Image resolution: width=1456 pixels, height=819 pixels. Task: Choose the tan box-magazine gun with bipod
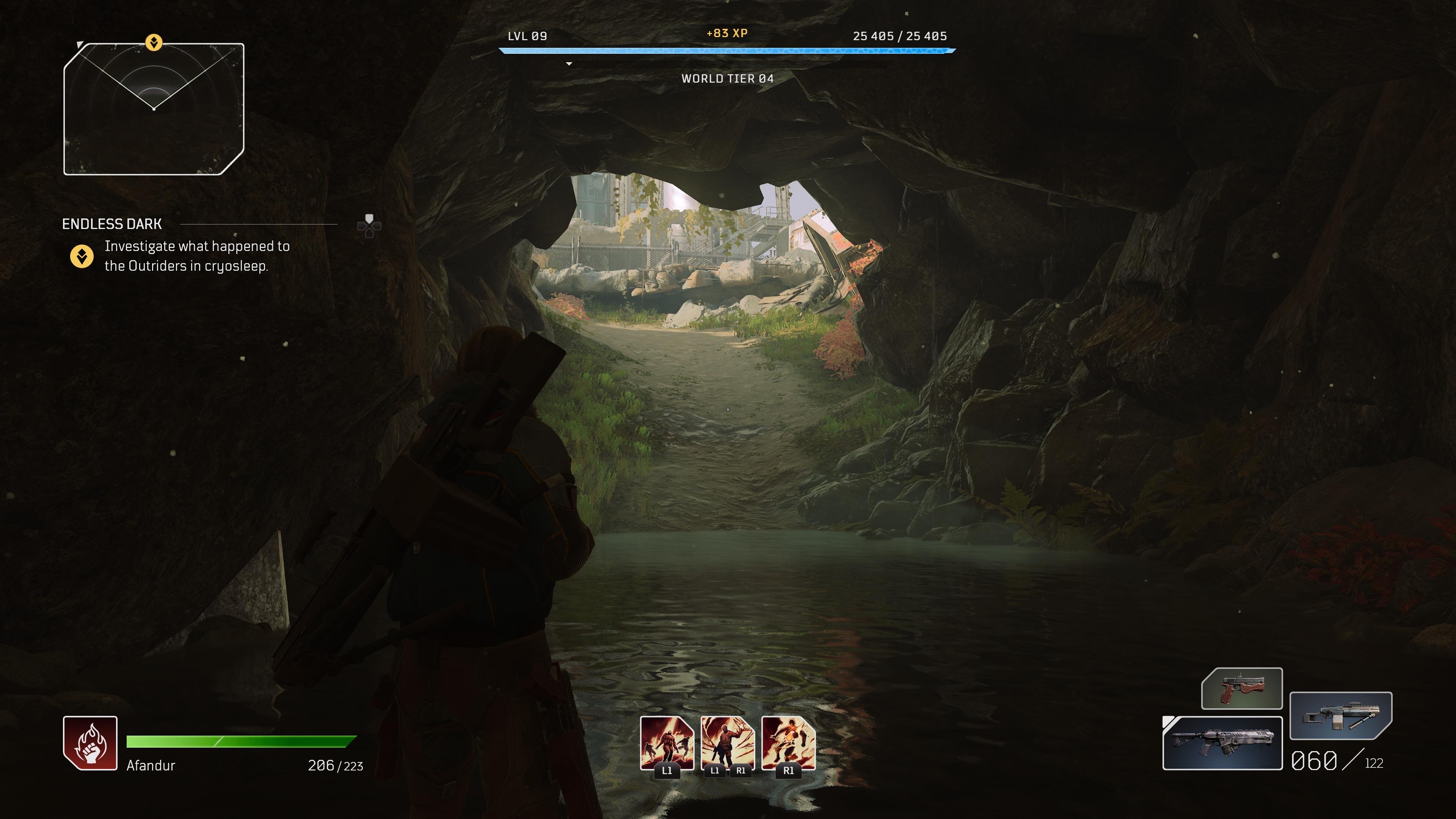tap(1341, 715)
